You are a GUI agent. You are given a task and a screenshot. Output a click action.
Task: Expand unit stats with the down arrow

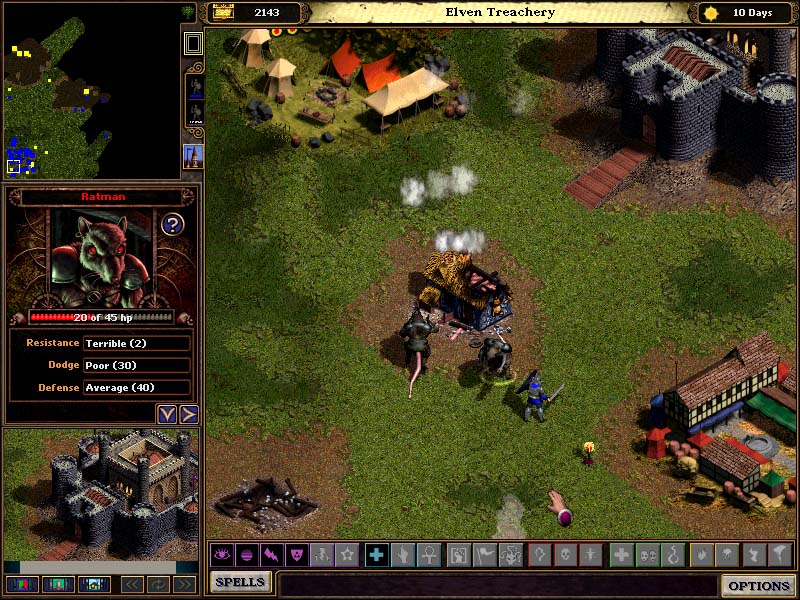pyautogui.click(x=166, y=414)
